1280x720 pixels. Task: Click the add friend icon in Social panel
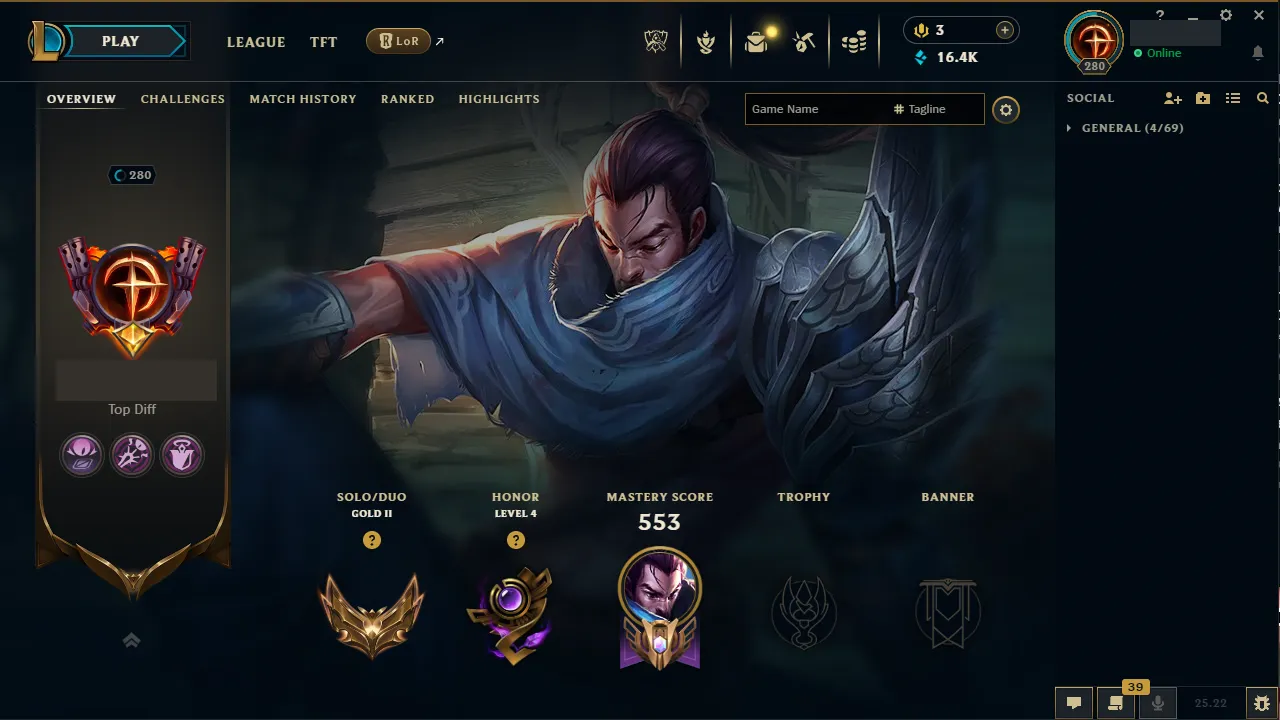tap(1172, 98)
